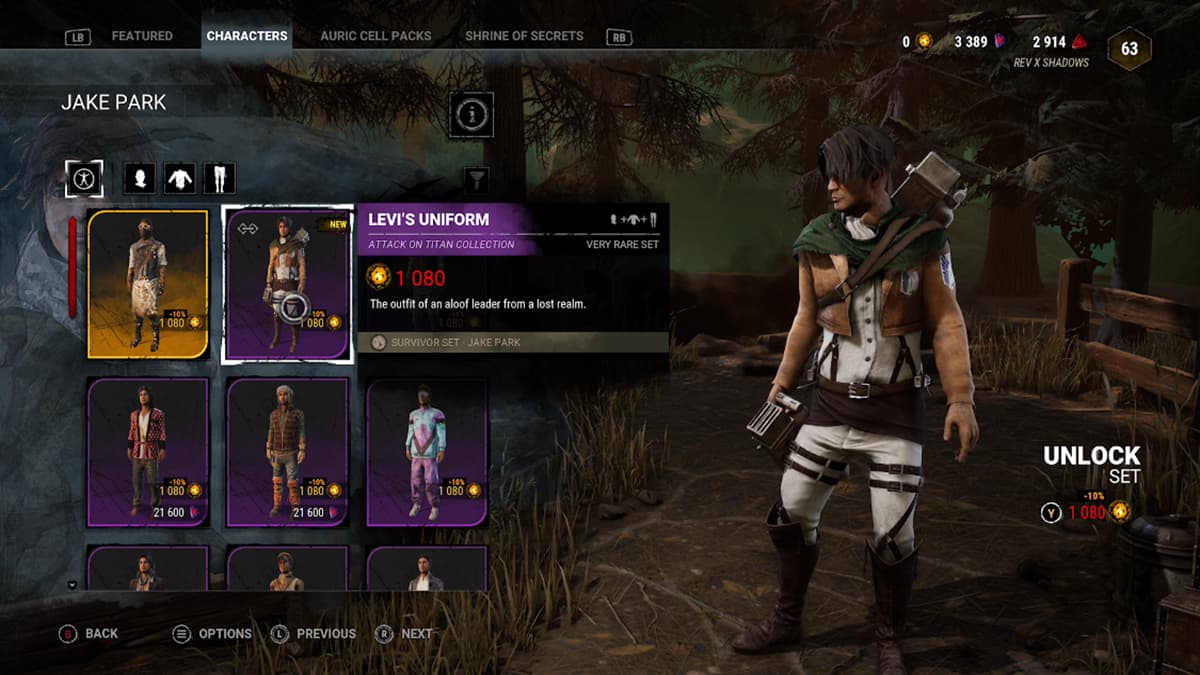
Task: Choose the Levi's Uniform outfit card
Action: 287,284
